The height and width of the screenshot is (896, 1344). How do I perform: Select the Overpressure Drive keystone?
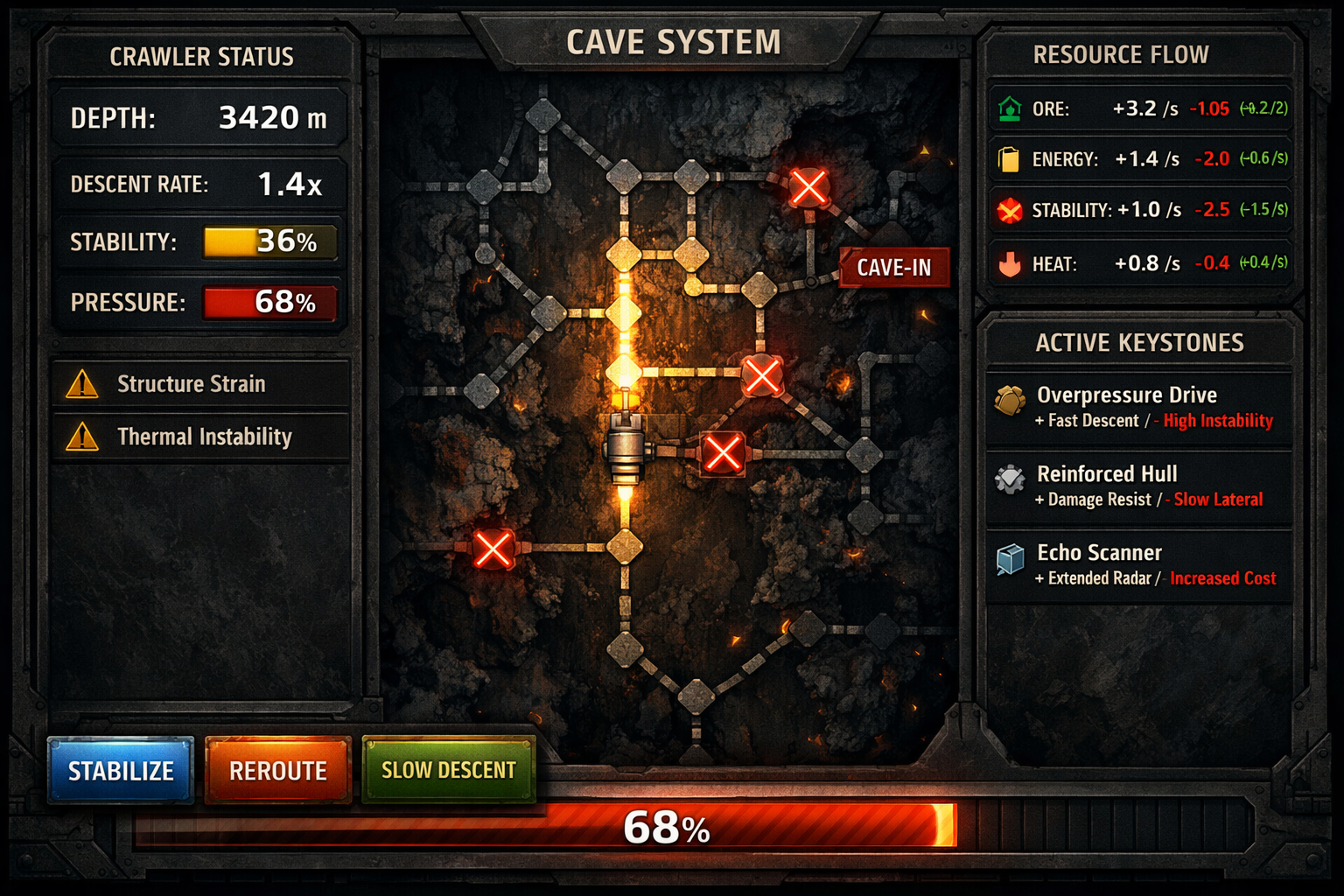1139,408
